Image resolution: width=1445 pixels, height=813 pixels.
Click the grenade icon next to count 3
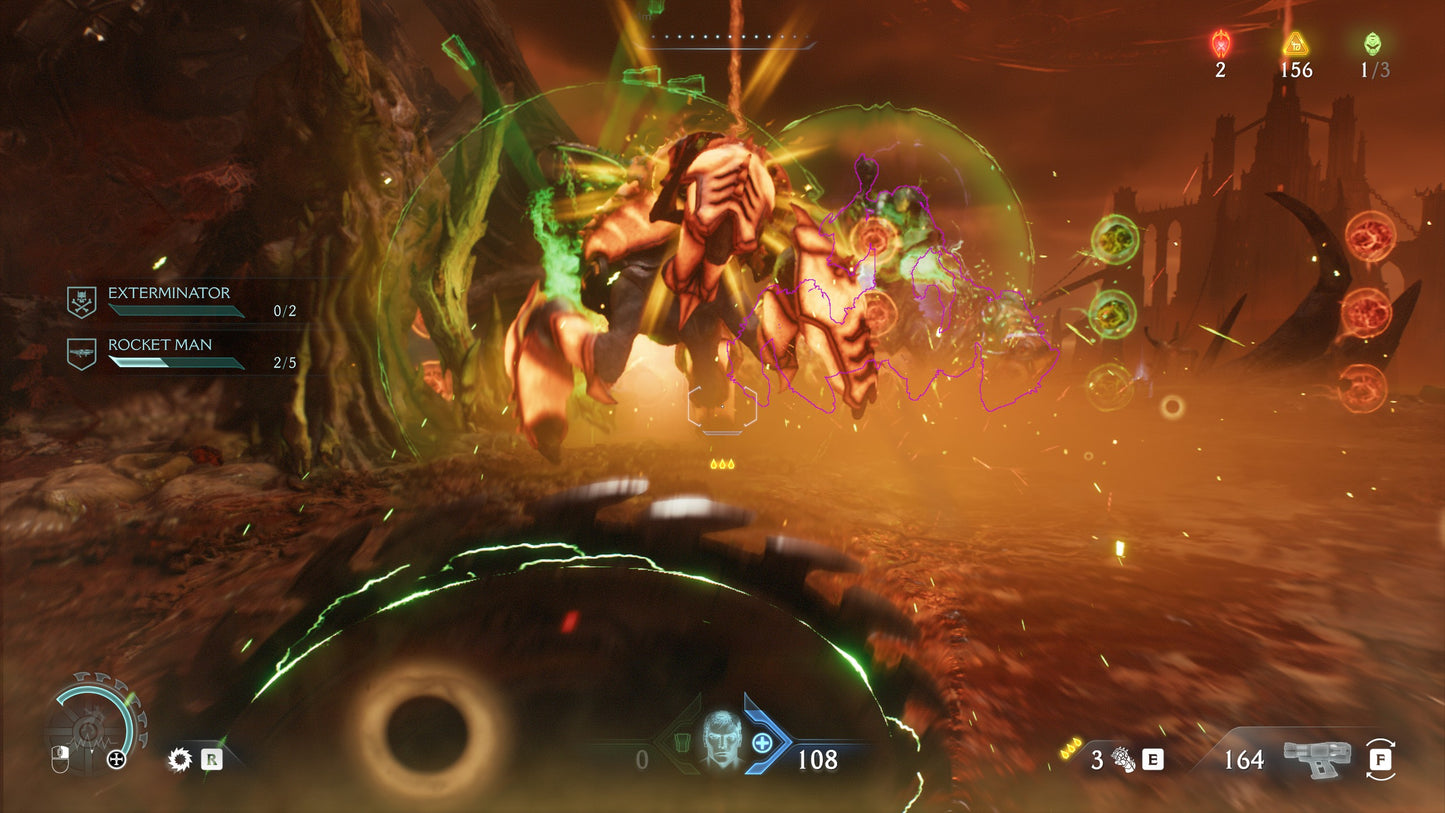(1121, 760)
